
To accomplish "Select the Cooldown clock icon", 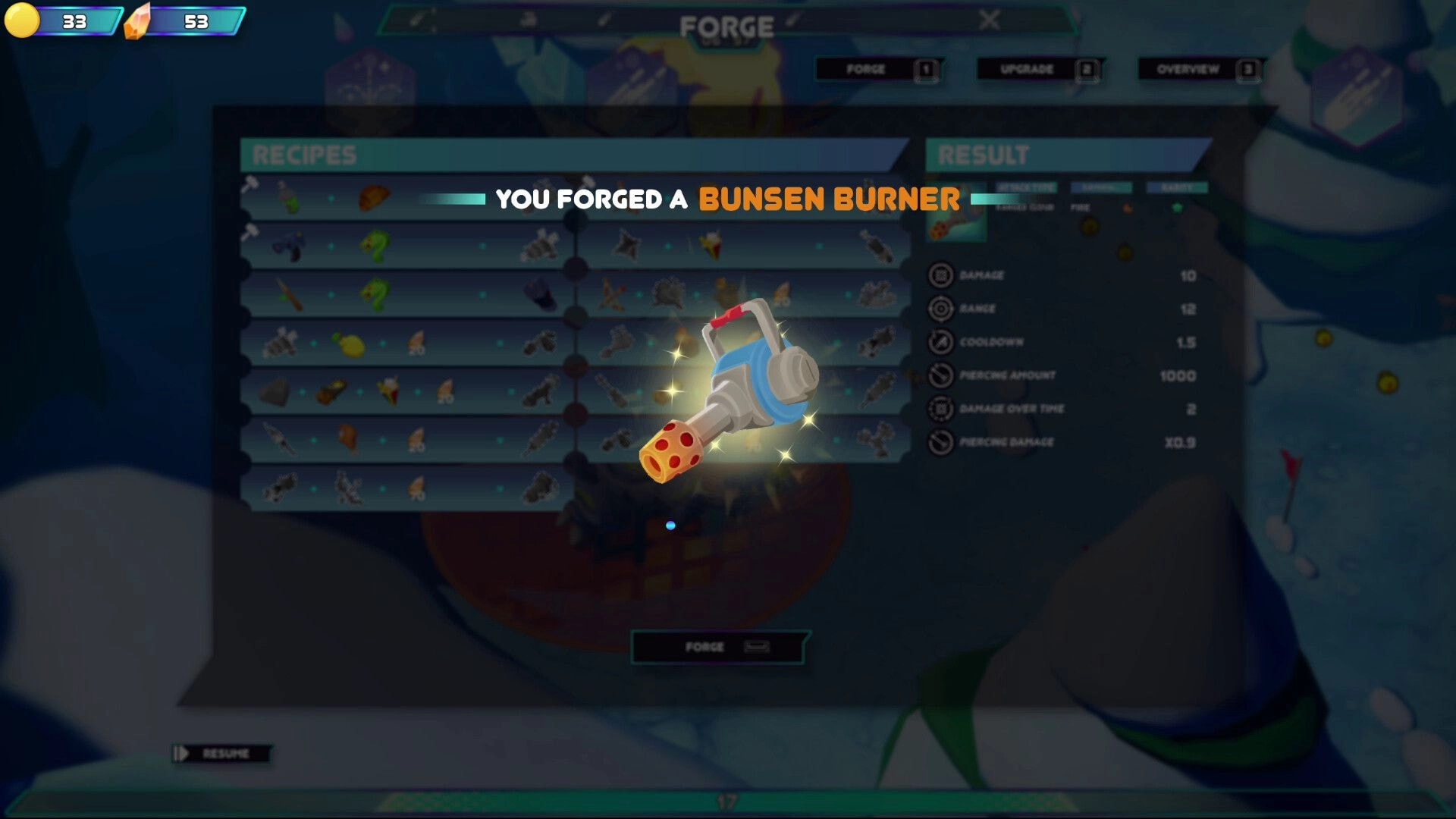I will (x=940, y=341).
